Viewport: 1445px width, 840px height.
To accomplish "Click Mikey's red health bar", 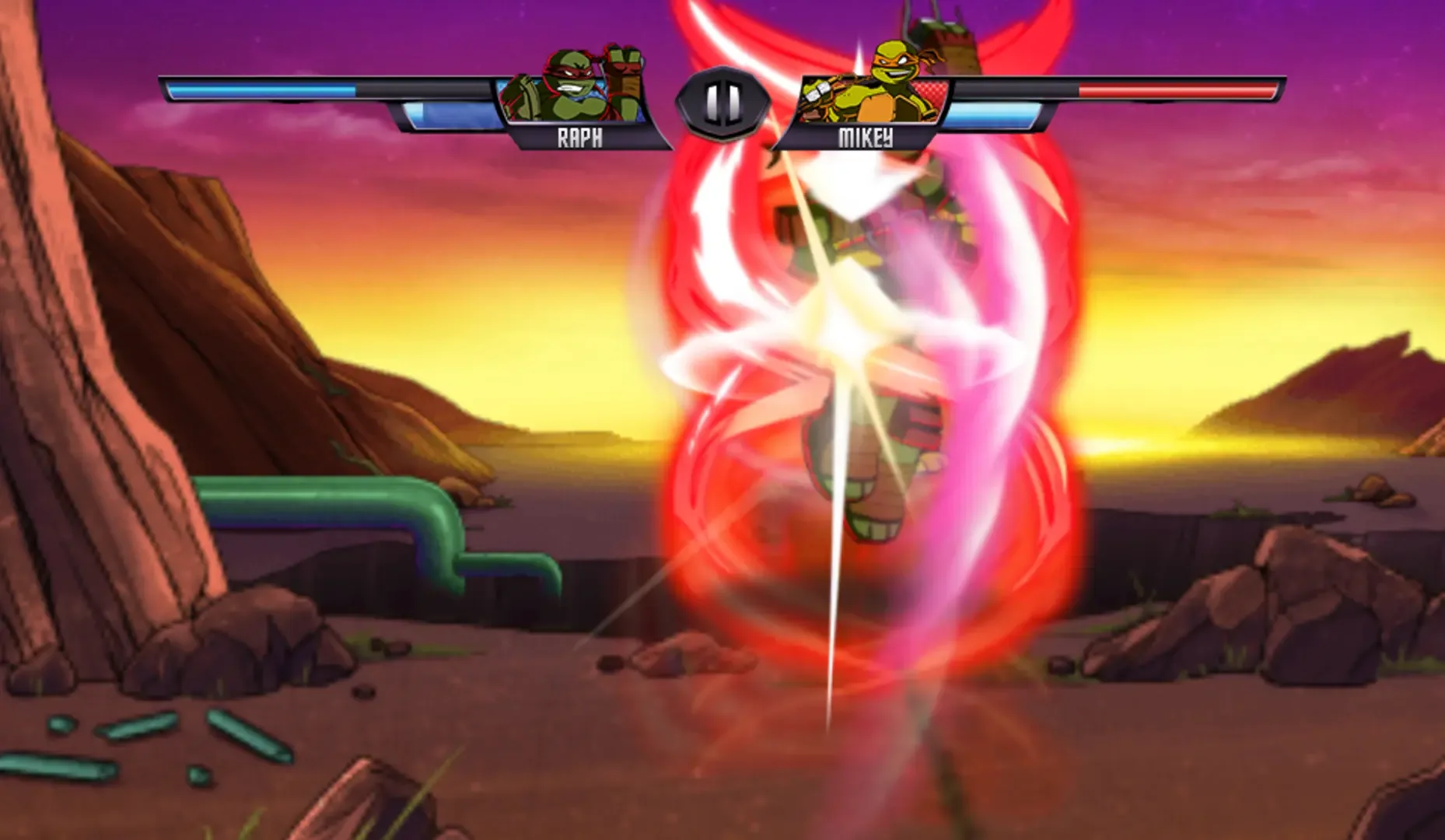I will pos(1167,88).
